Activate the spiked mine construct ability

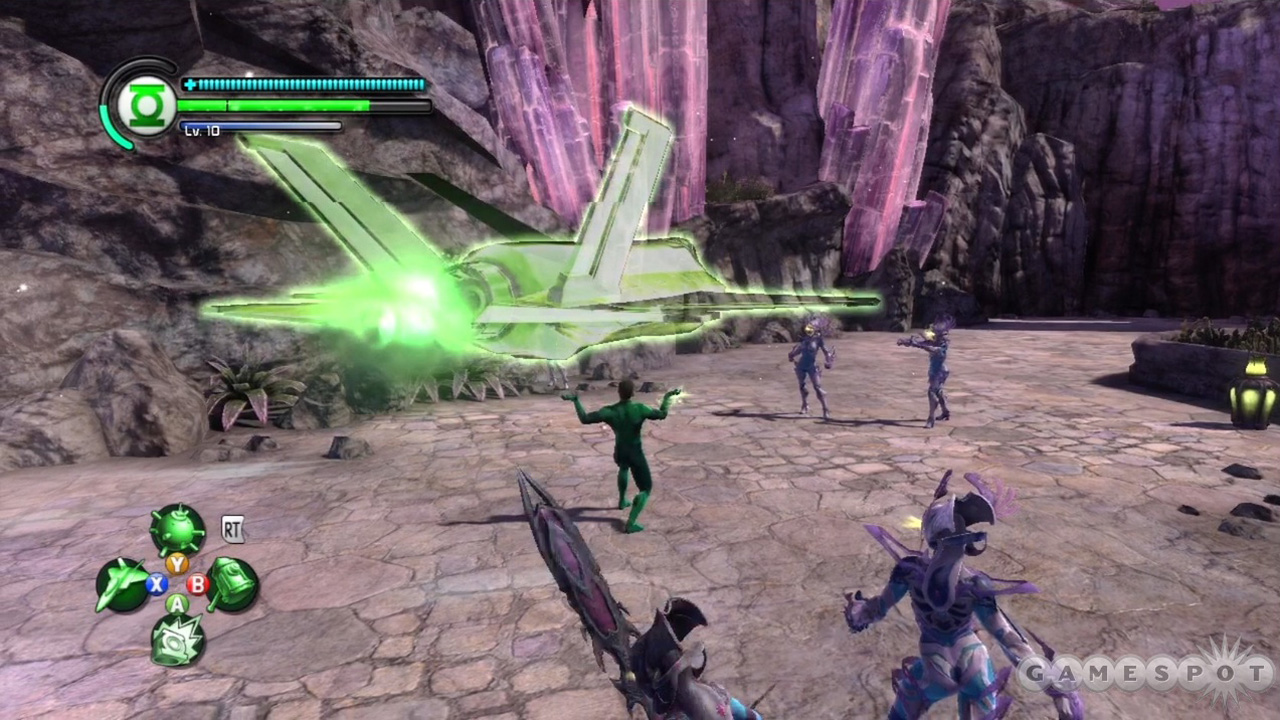click(177, 530)
